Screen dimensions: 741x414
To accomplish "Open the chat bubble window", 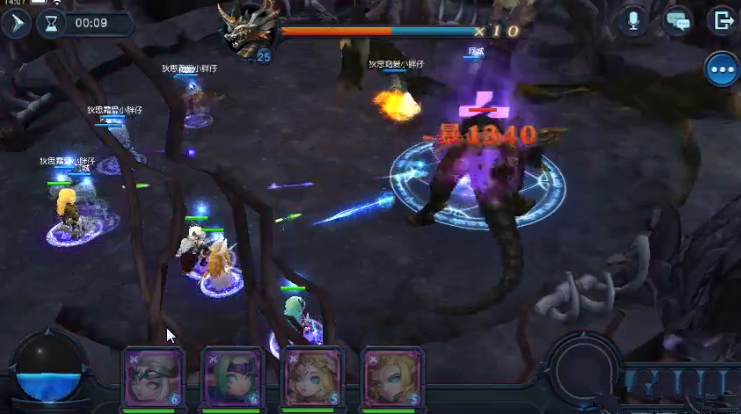I will (678, 20).
